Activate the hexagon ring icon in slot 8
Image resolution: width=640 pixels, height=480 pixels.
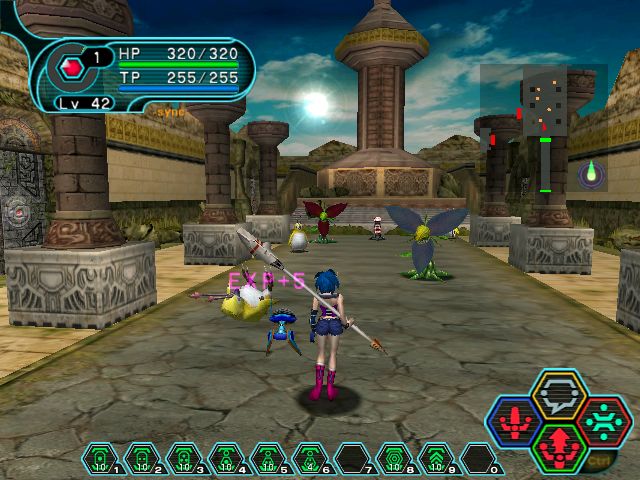tap(395, 459)
